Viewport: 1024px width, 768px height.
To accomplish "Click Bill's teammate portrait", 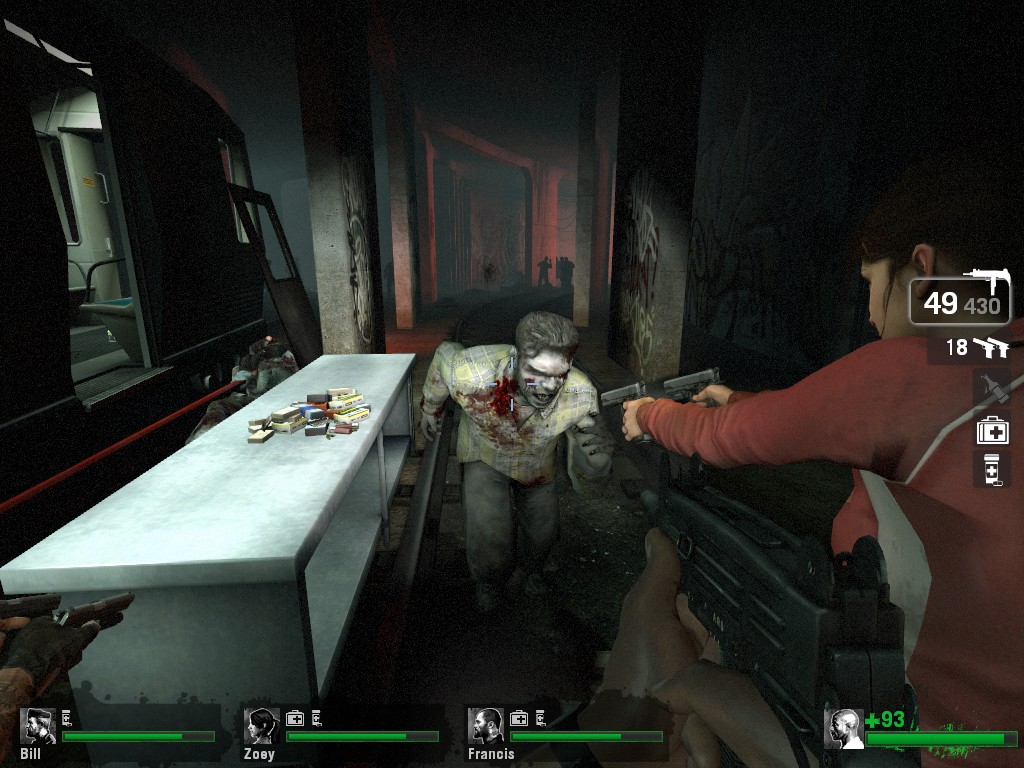I will click(x=38, y=727).
